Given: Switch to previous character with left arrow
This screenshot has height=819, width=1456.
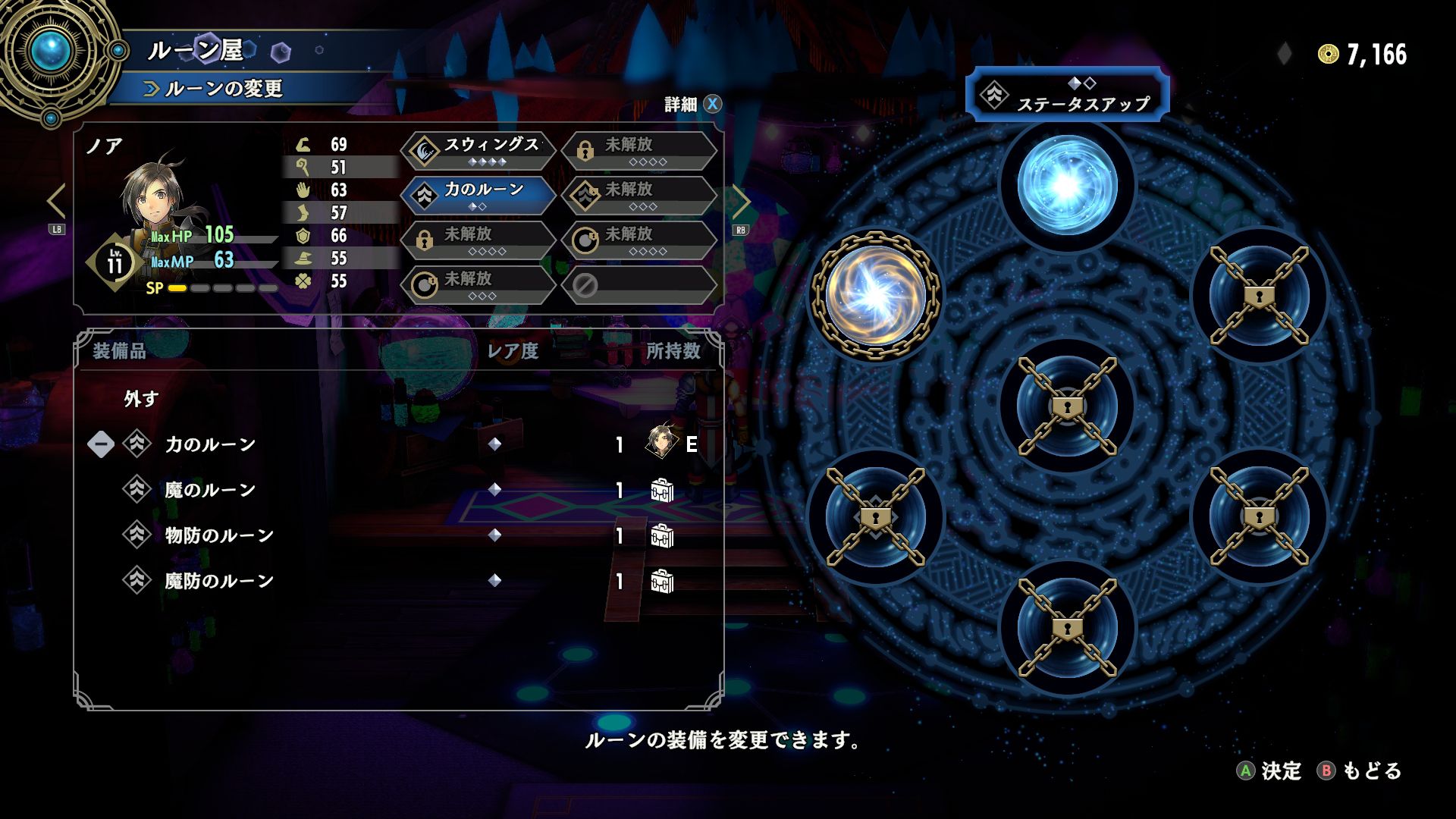Looking at the screenshot, I should click(55, 202).
